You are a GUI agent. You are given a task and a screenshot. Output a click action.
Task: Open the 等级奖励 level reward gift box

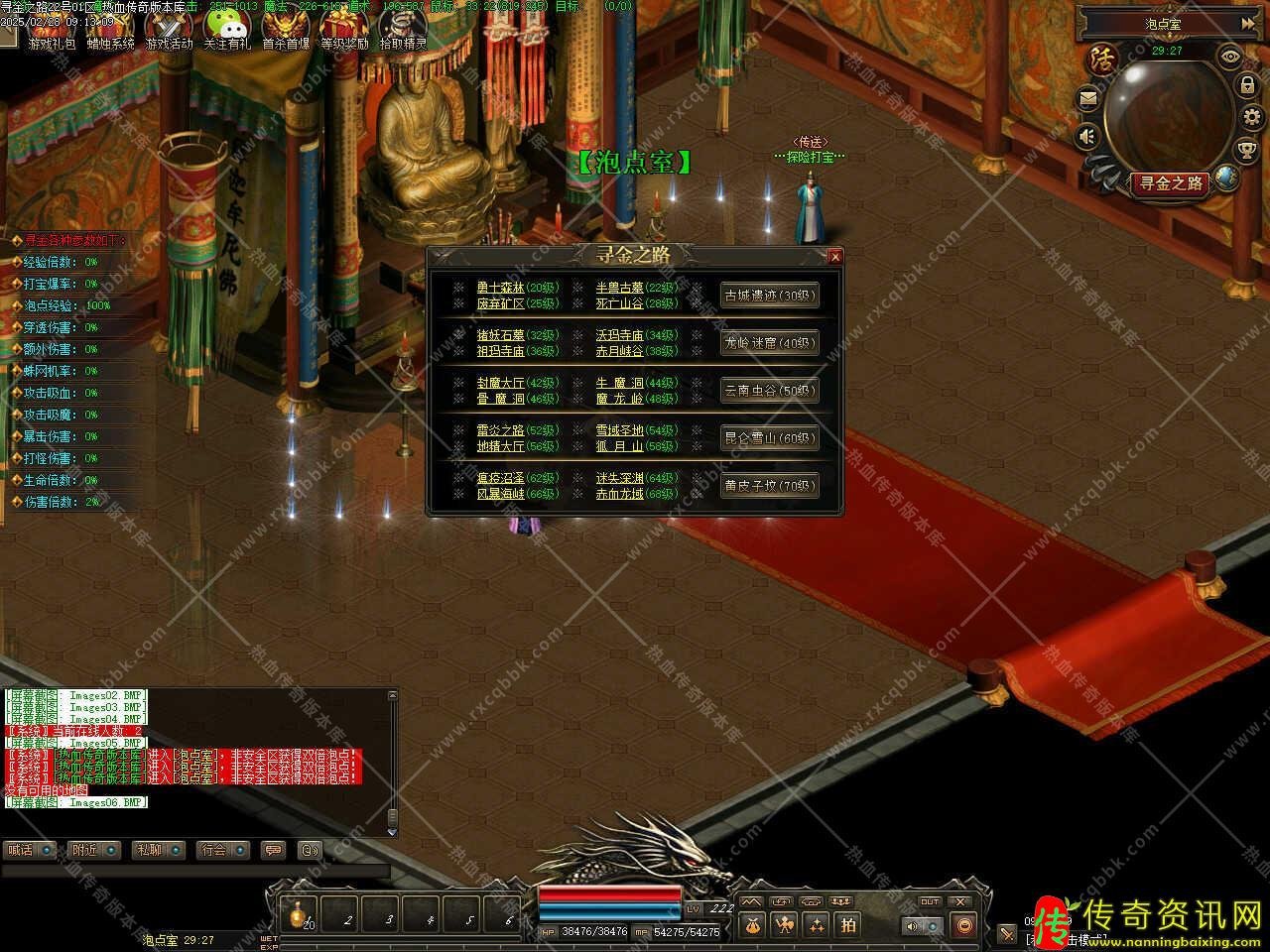pos(344,30)
